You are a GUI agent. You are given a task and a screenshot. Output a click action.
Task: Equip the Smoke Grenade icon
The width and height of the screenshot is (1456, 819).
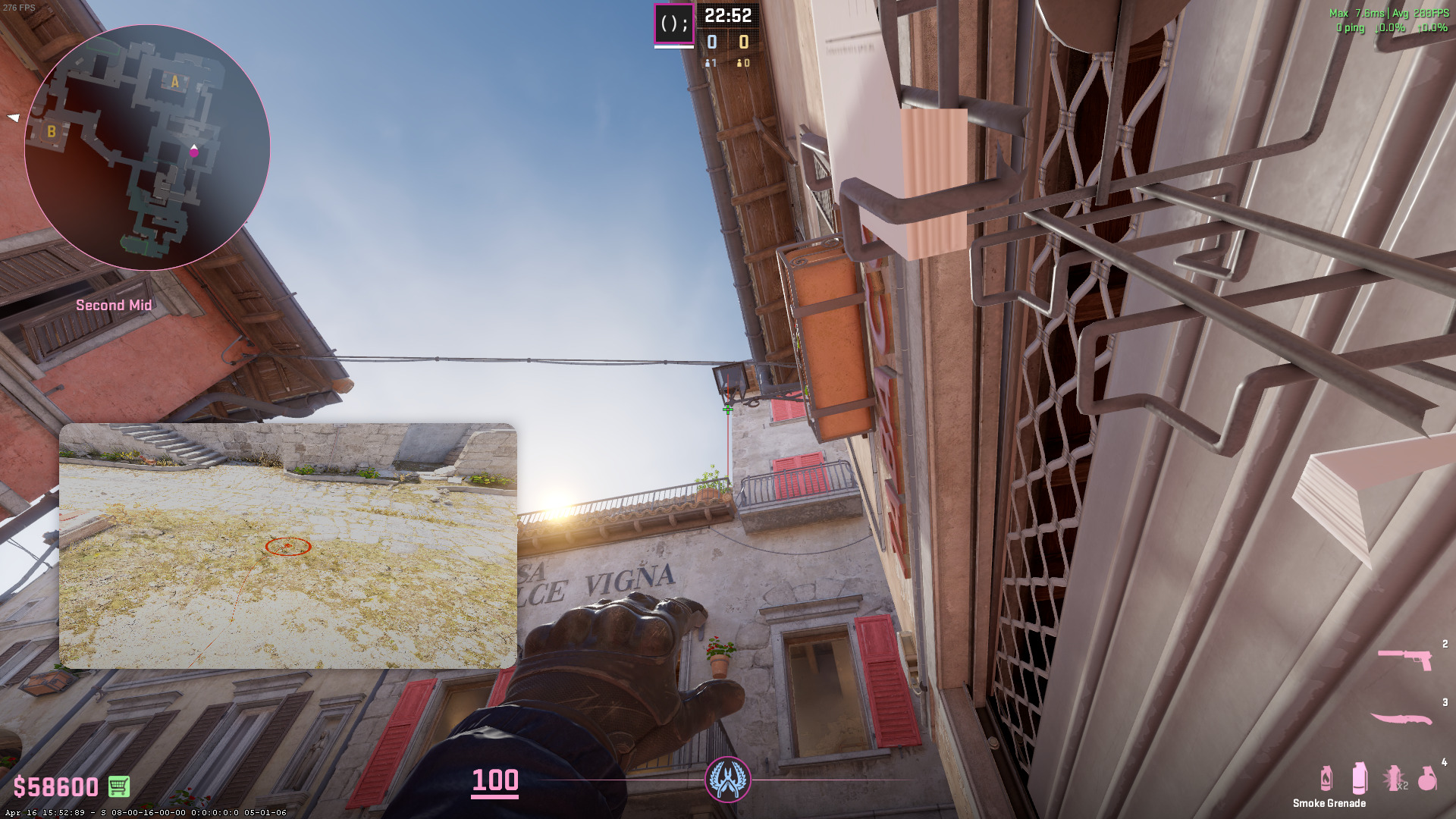click(1360, 778)
